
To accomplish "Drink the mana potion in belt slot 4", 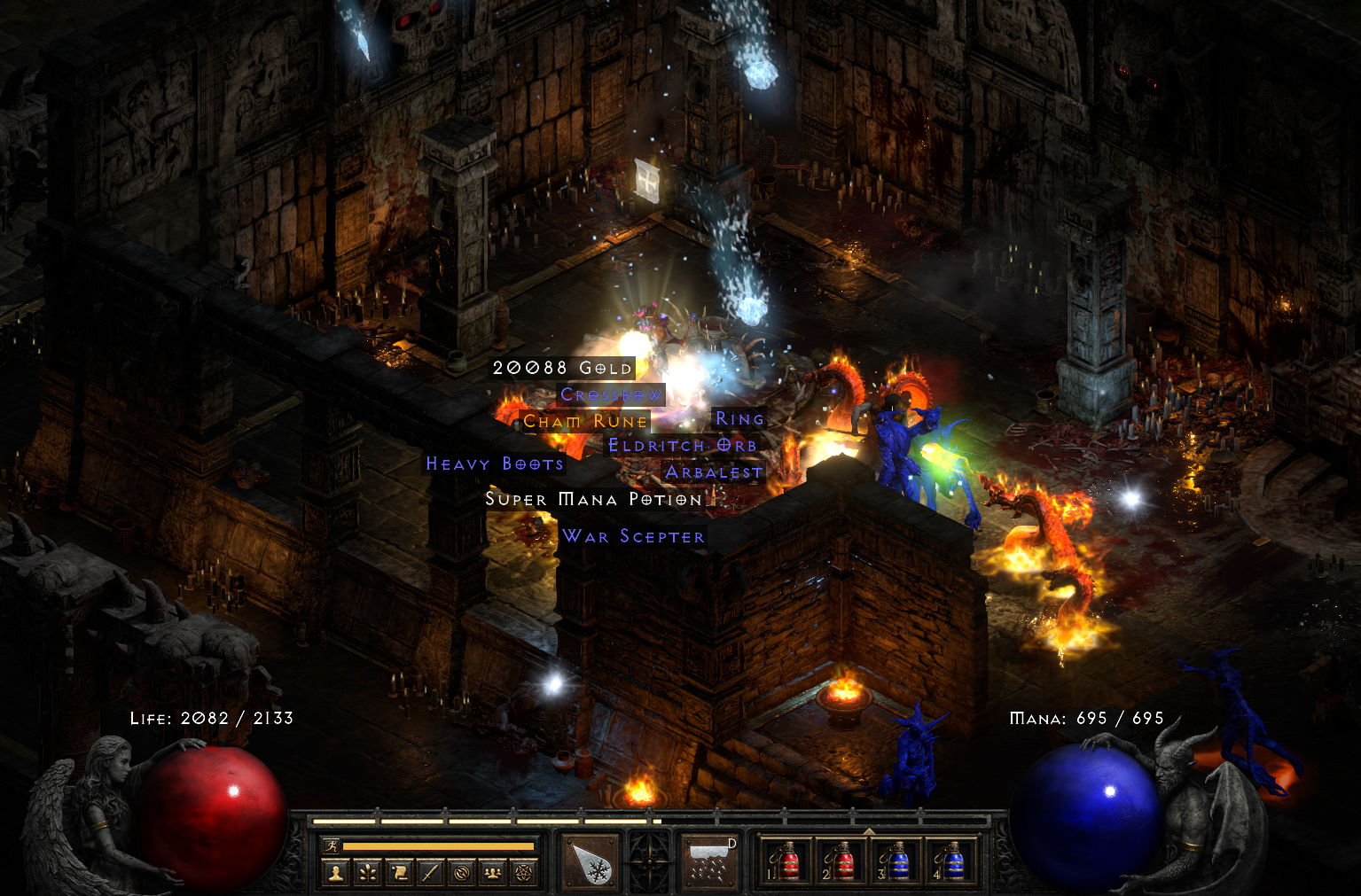I will pyautogui.click(x=950, y=862).
